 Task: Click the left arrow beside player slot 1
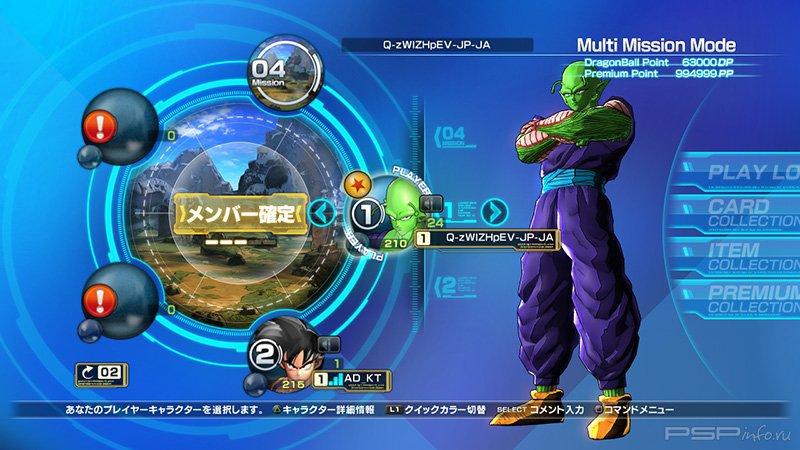click(x=321, y=212)
